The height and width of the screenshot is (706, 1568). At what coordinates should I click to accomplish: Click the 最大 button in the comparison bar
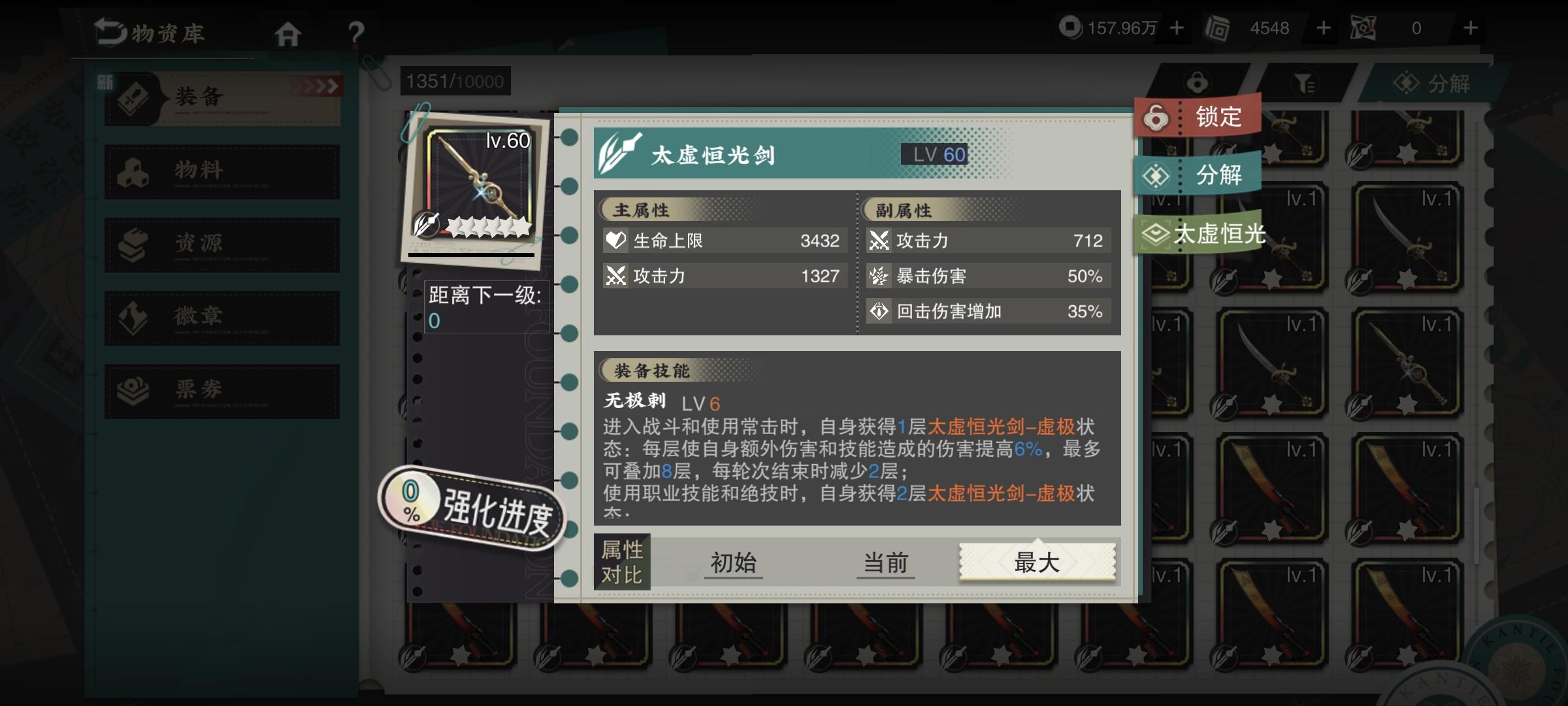click(x=1037, y=561)
